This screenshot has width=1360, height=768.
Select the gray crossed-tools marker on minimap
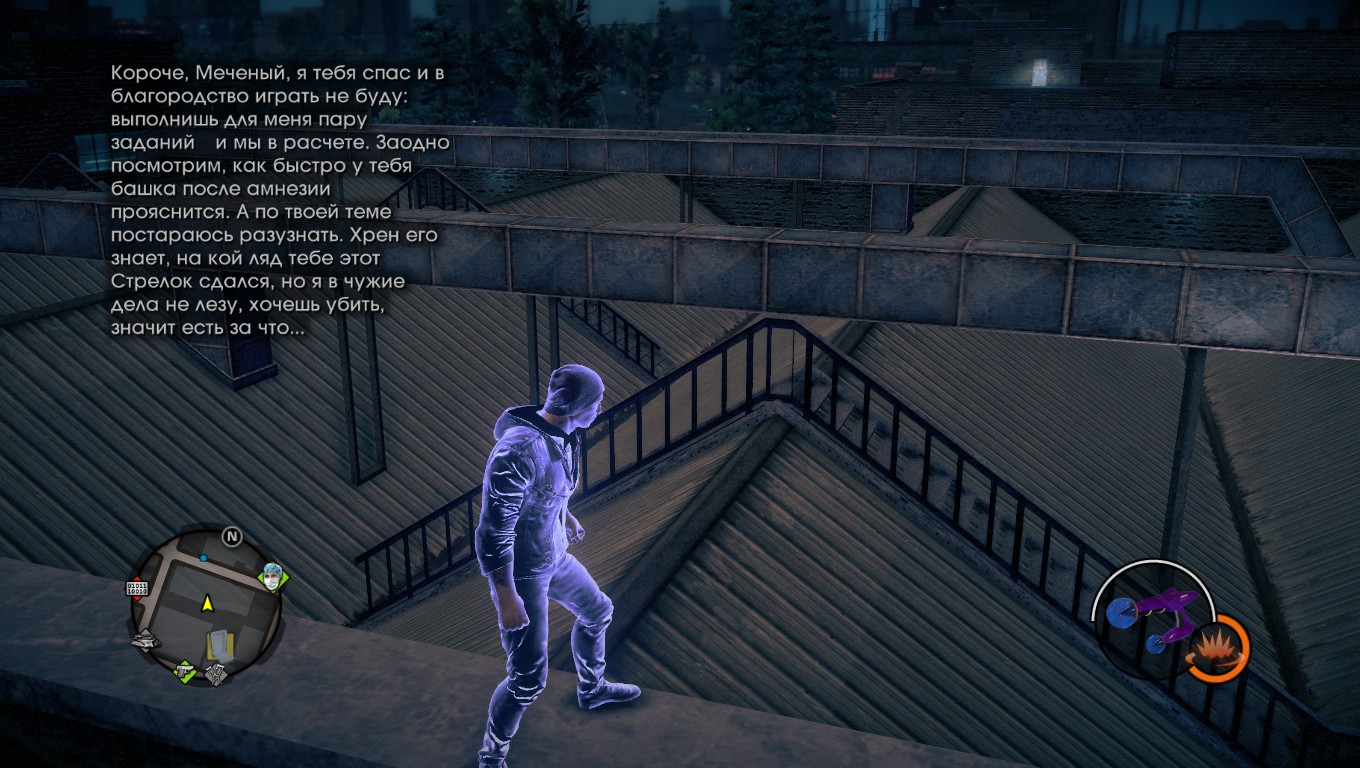[x=217, y=675]
